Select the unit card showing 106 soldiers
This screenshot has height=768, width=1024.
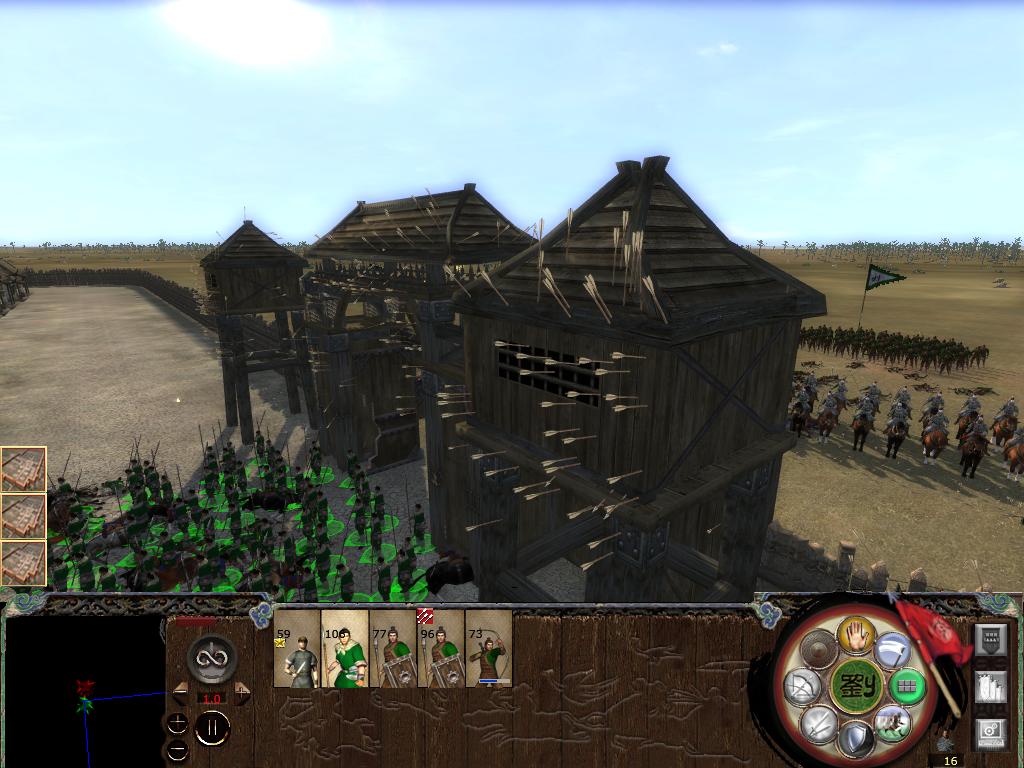pos(345,649)
